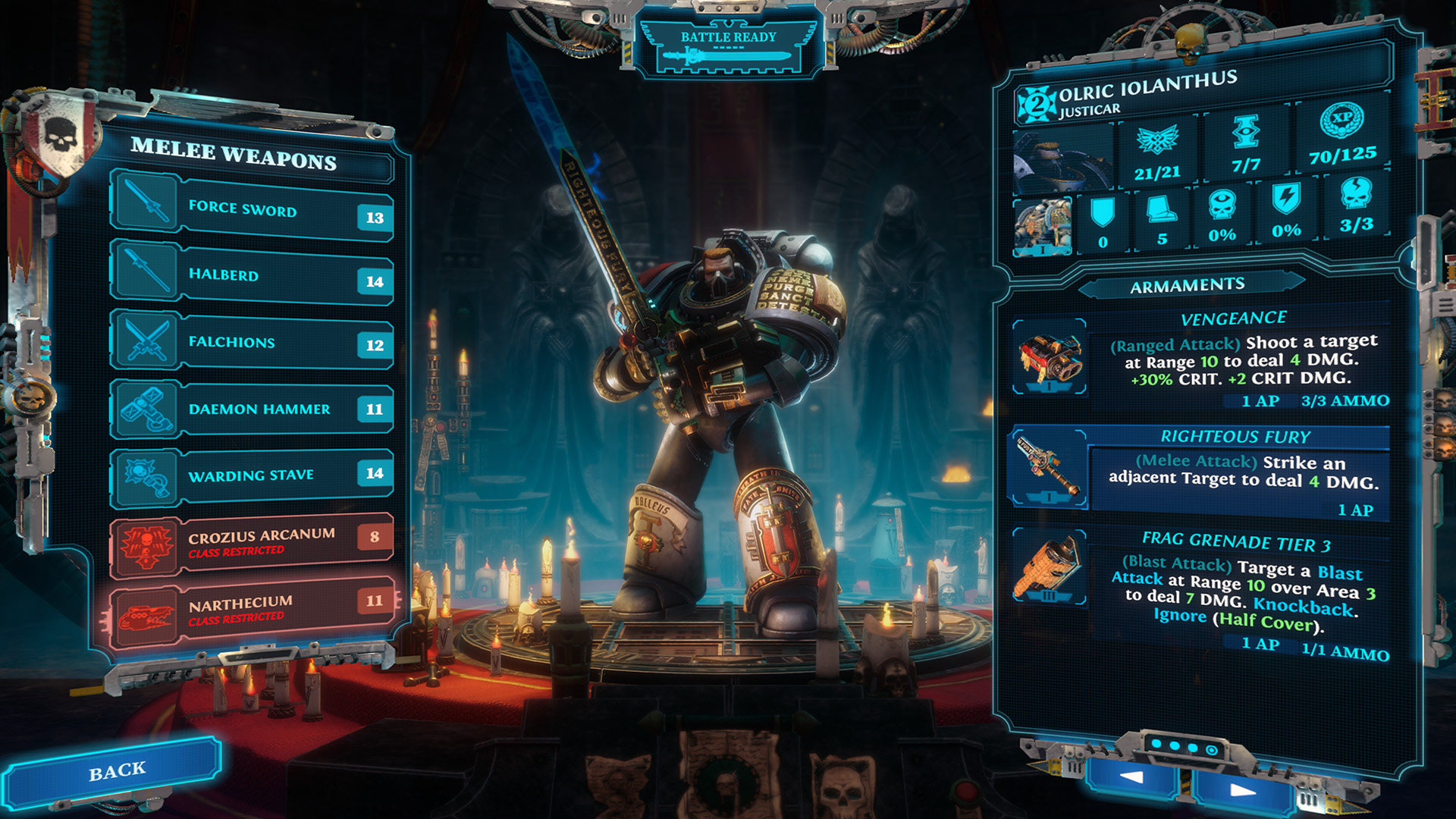Click the shield armor stat icon
The image size is (1456, 819).
pos(1103,211)
